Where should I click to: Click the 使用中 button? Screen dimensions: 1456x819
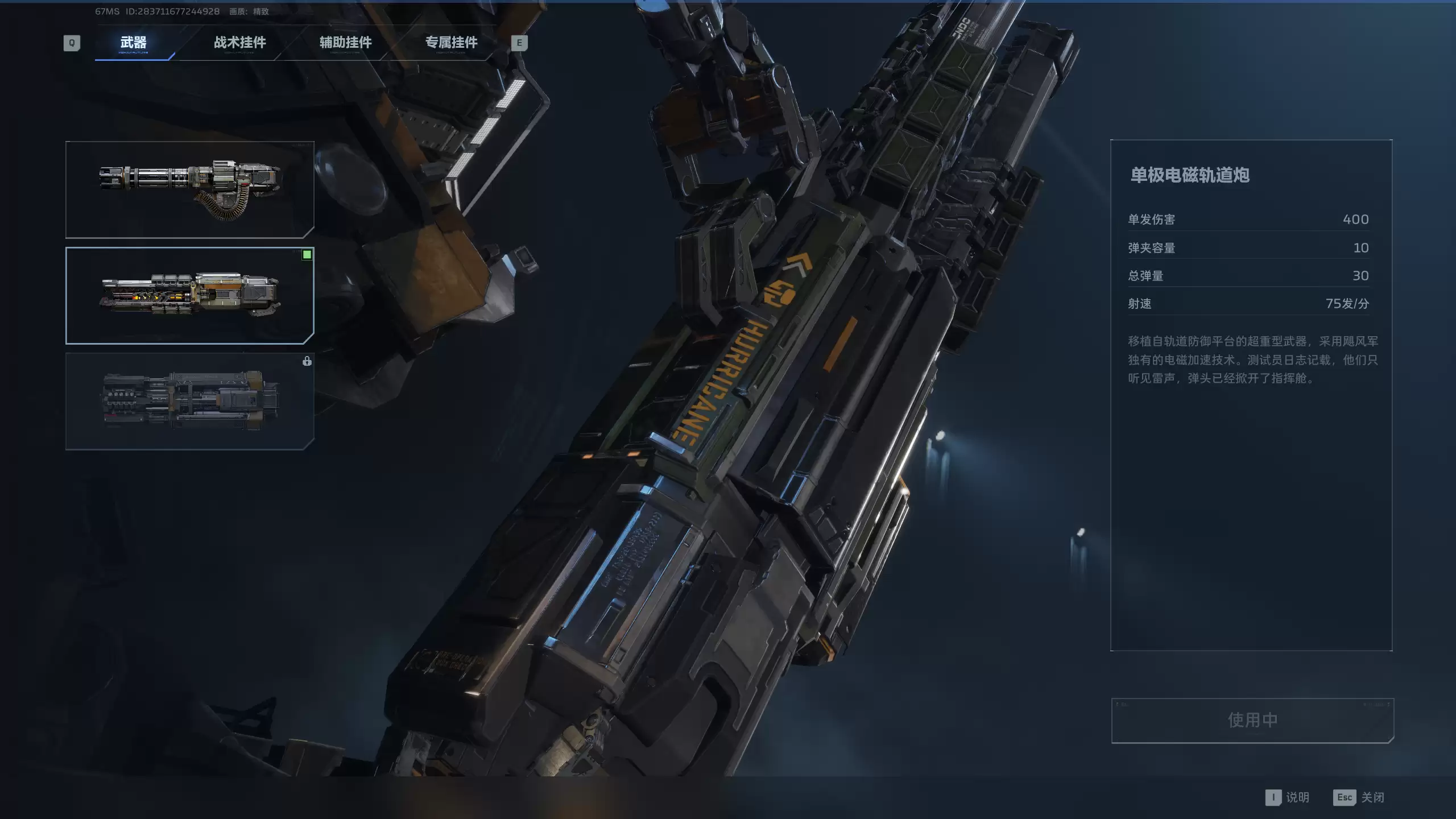(x=1252, y=720)
